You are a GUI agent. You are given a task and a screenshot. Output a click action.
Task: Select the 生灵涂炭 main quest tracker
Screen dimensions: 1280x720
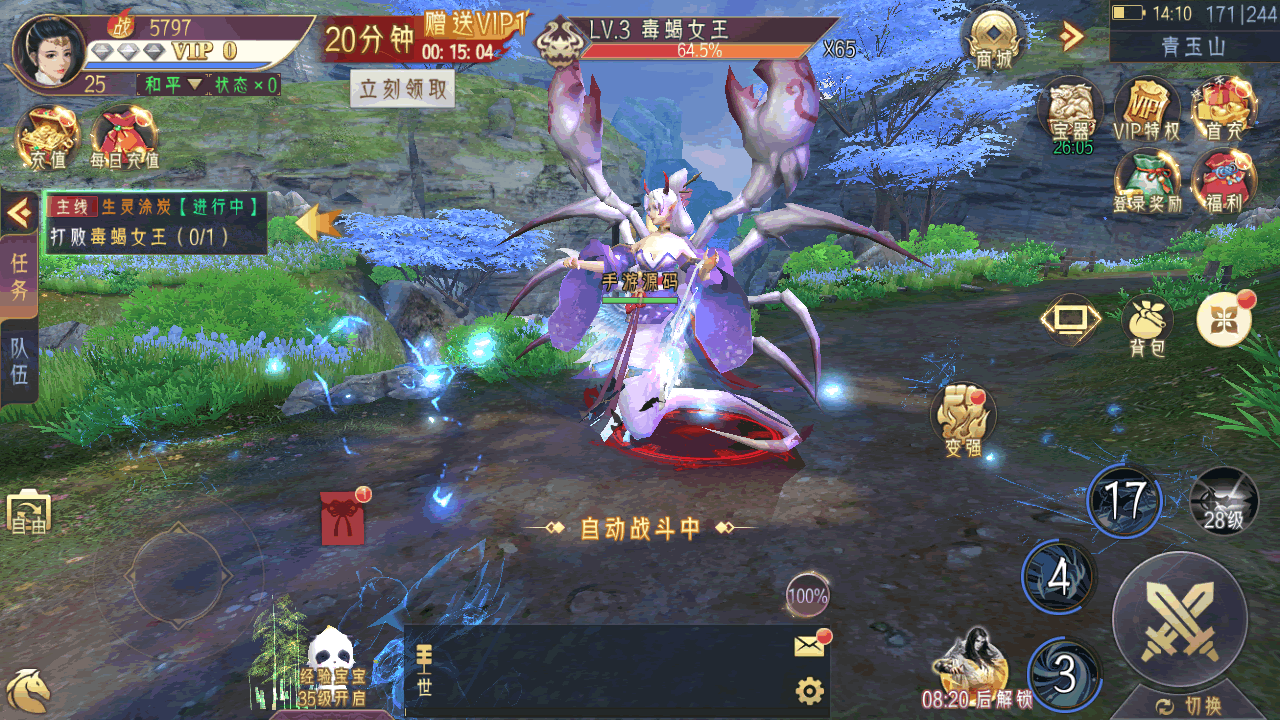tap(155, 222)
